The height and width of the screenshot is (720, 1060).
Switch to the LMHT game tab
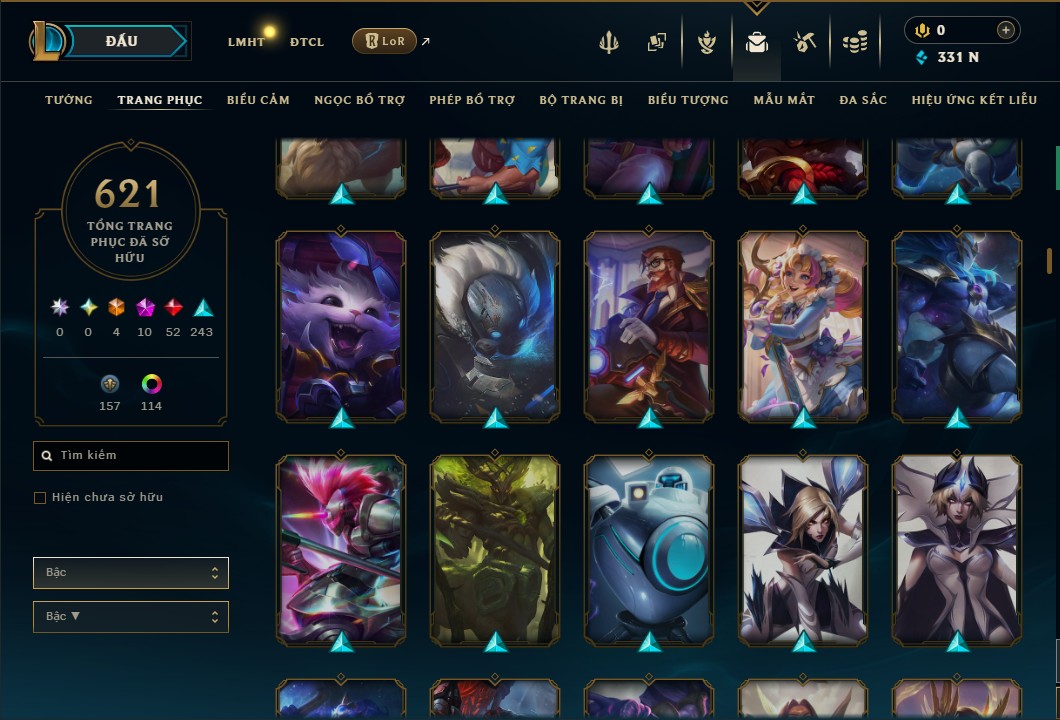(x=246, y=42)
